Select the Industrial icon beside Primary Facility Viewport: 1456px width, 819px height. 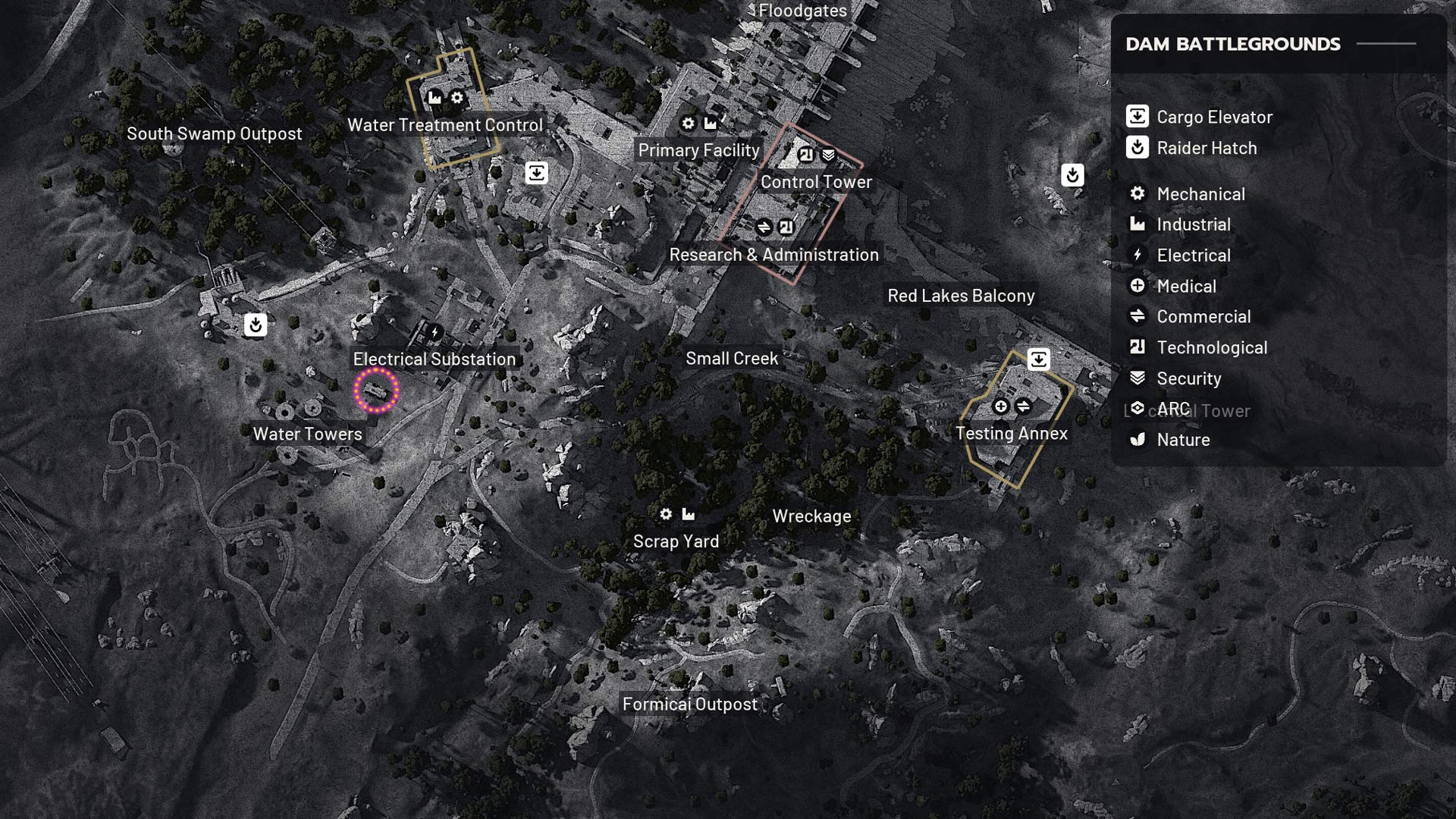click(x=711, y=123)
